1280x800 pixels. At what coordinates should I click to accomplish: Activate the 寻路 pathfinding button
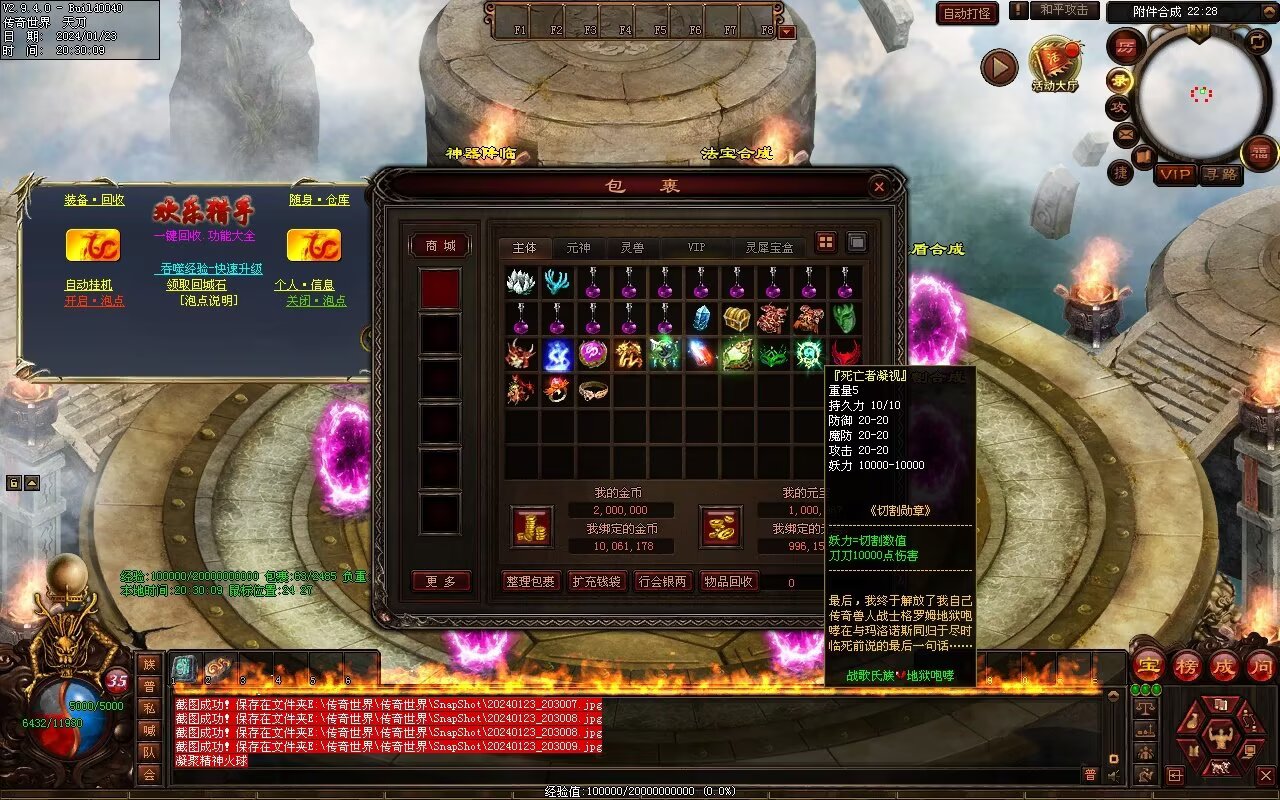click(x=1221, y=175)
